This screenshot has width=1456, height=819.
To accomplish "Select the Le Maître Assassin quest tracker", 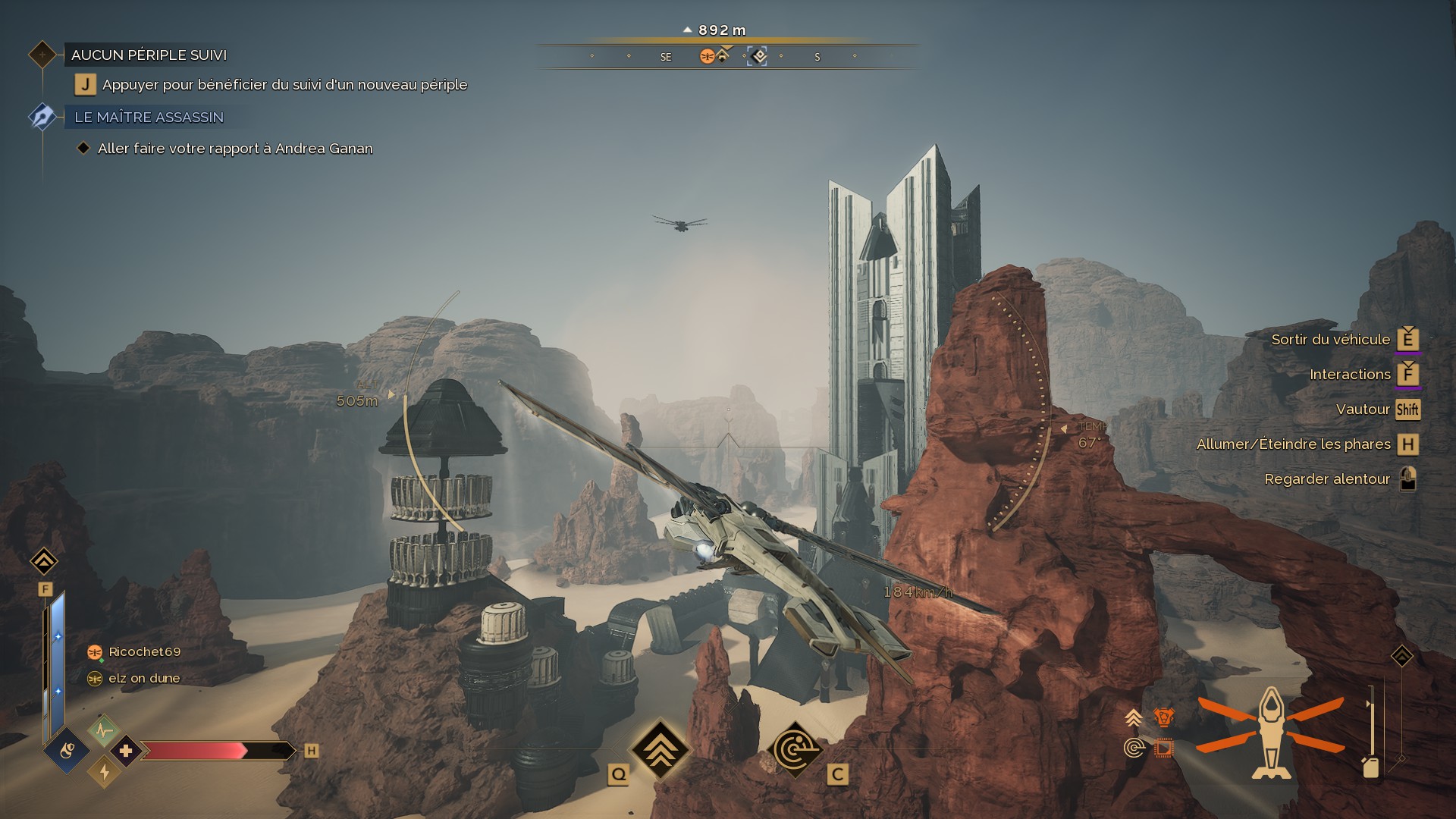I will 149,117.
